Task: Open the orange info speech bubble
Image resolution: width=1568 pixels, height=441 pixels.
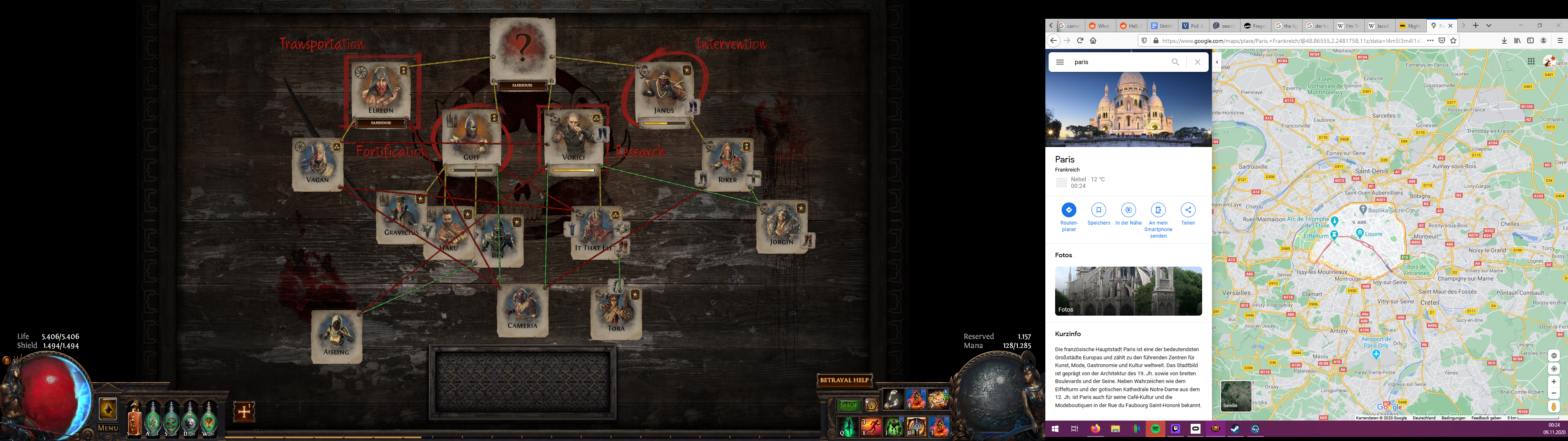Action: click(x=871, y=405)
